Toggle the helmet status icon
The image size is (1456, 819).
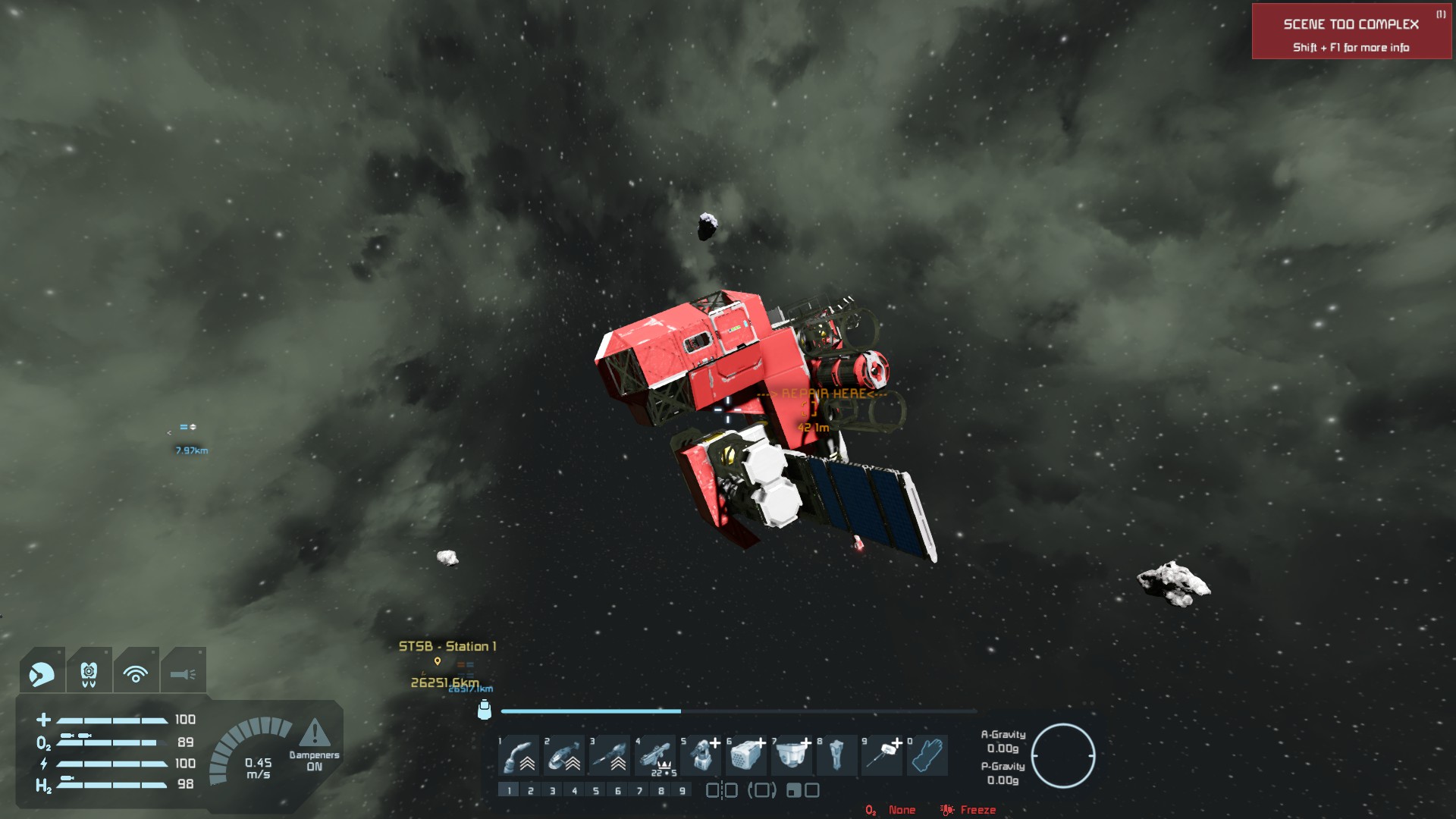coord(42,673)
